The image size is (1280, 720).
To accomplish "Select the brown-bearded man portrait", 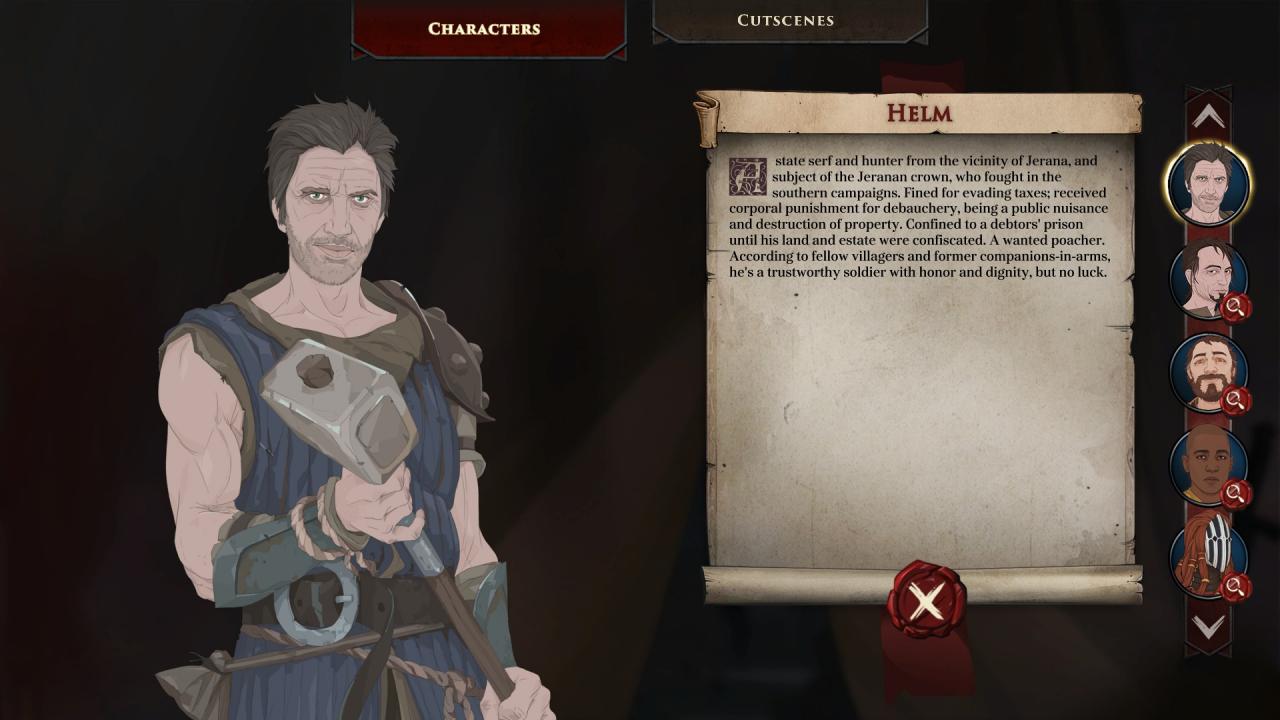I will coord(1208,372).
